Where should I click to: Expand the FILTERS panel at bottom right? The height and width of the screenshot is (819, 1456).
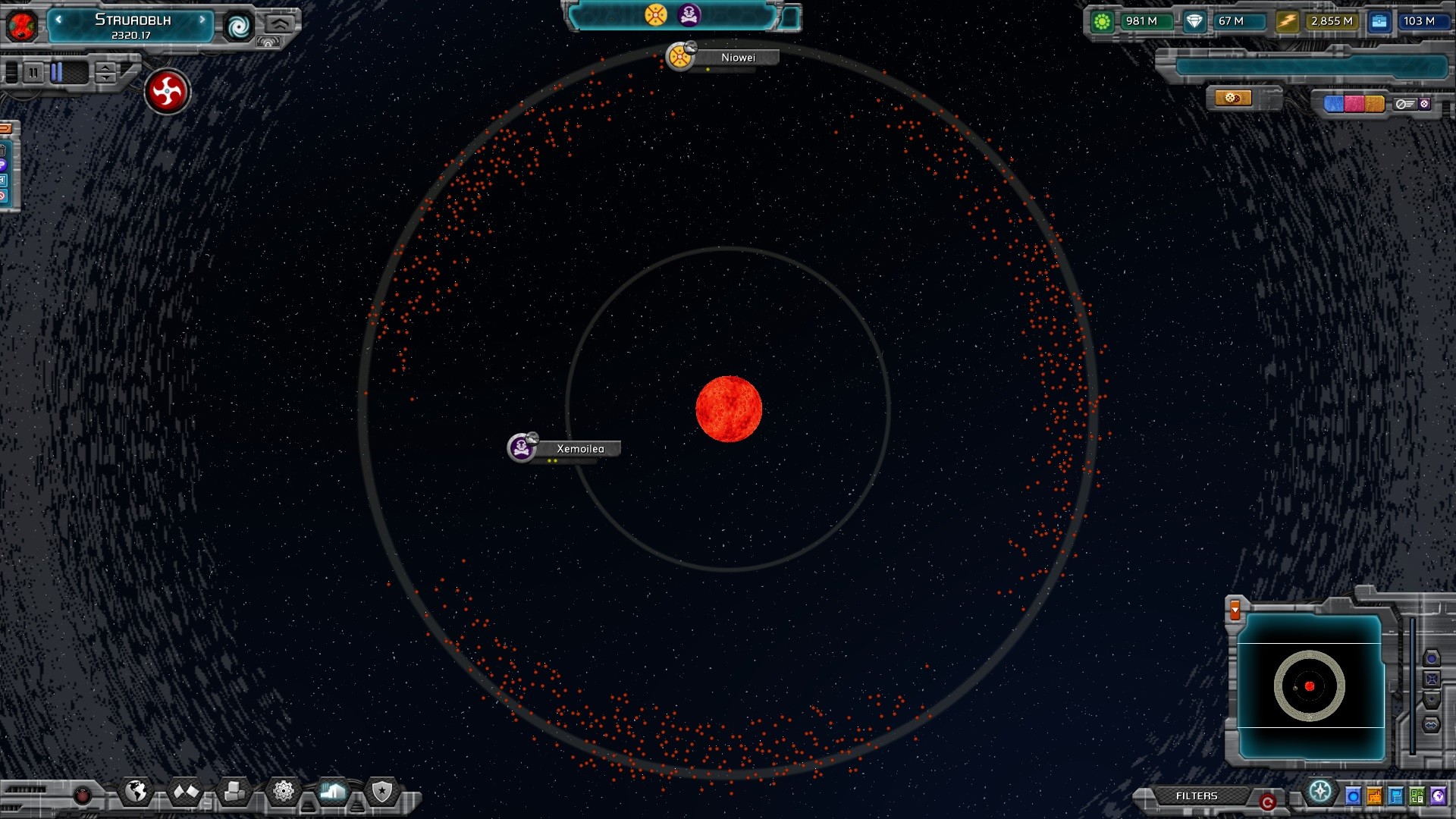click(x=1198, y=796)
